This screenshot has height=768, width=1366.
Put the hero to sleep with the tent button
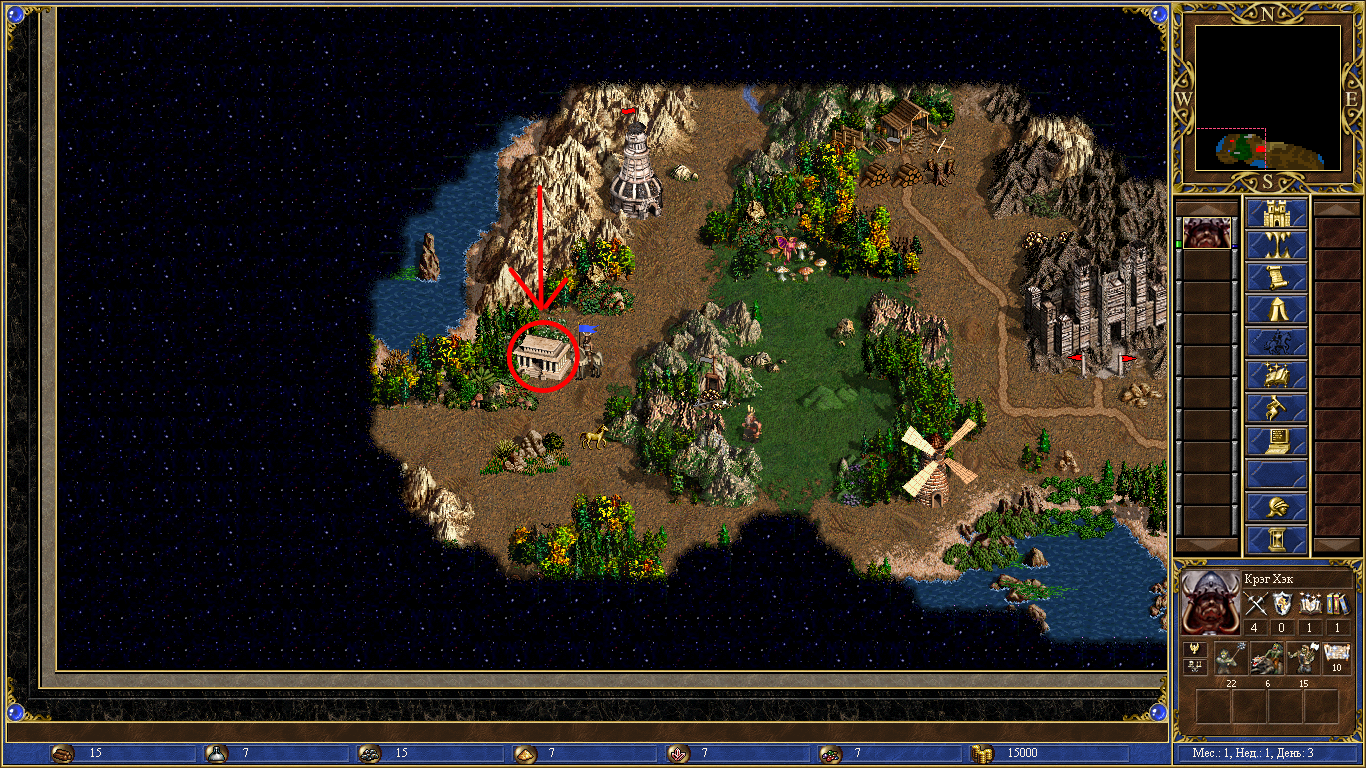coord(1276,310)
